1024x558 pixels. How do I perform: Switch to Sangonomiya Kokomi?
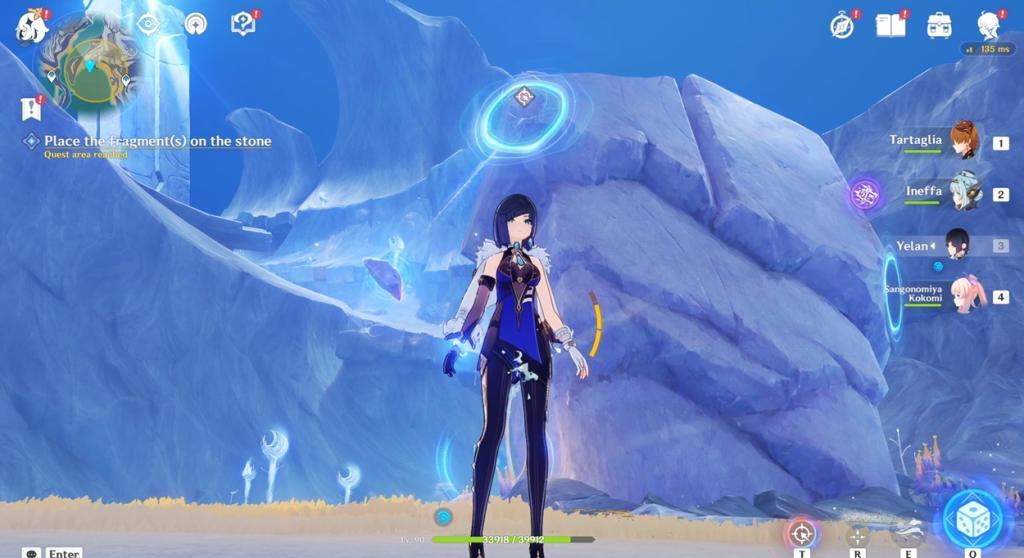pyautogui.click(x=964, y=296)
